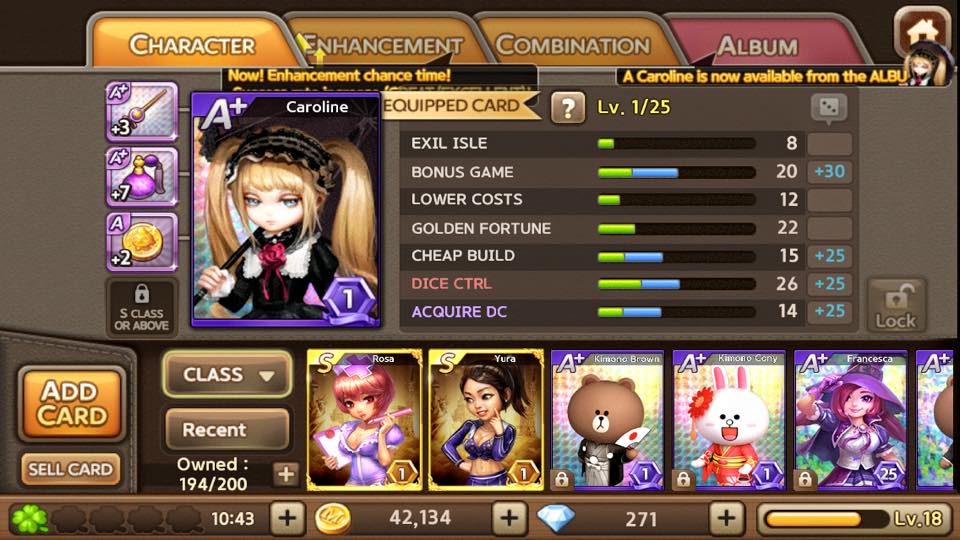This screenshot has width=960, height=540.
Task: Open the Class filter dropdown
Action: click(x=227, y=375)
